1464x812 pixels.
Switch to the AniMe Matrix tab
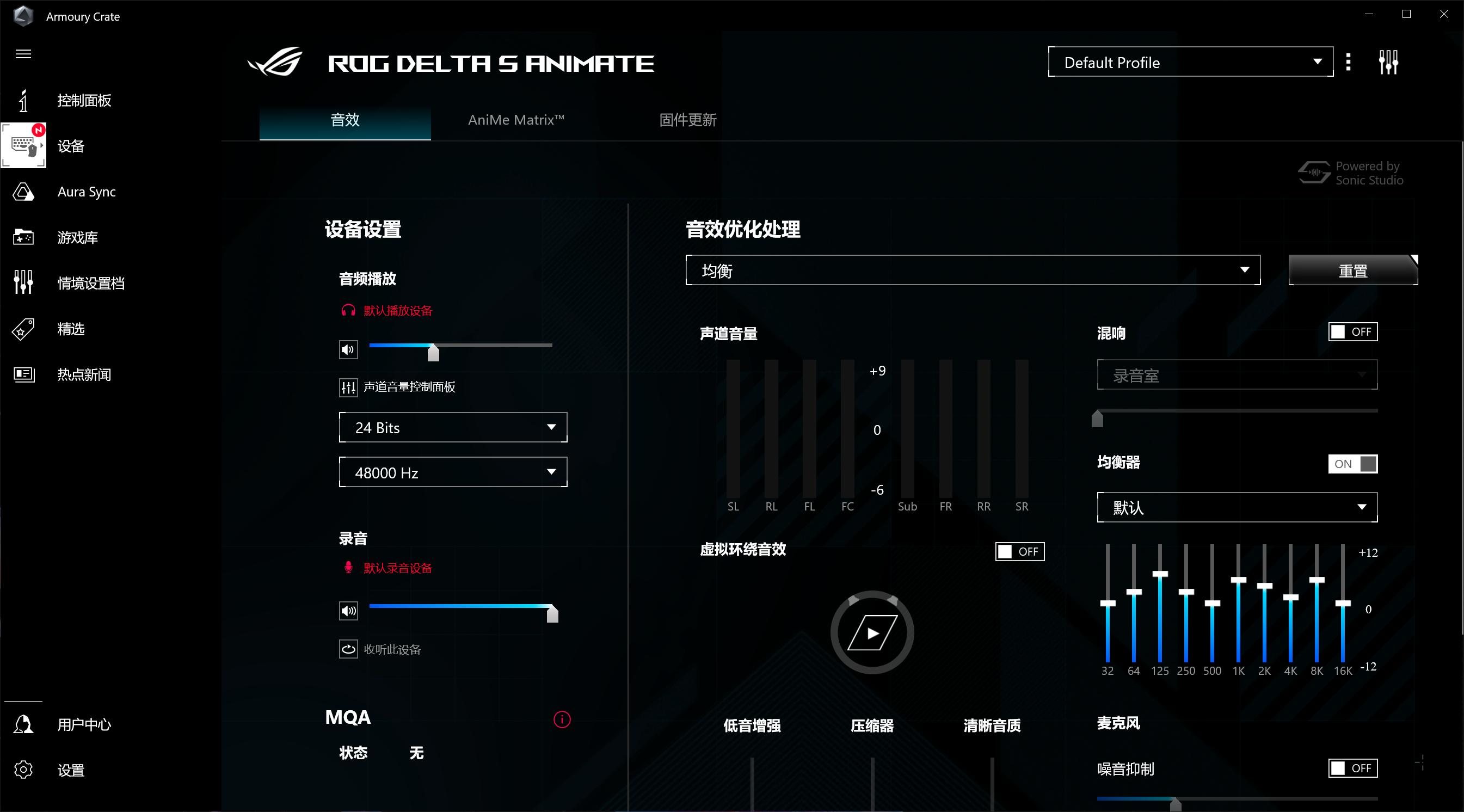515,120
